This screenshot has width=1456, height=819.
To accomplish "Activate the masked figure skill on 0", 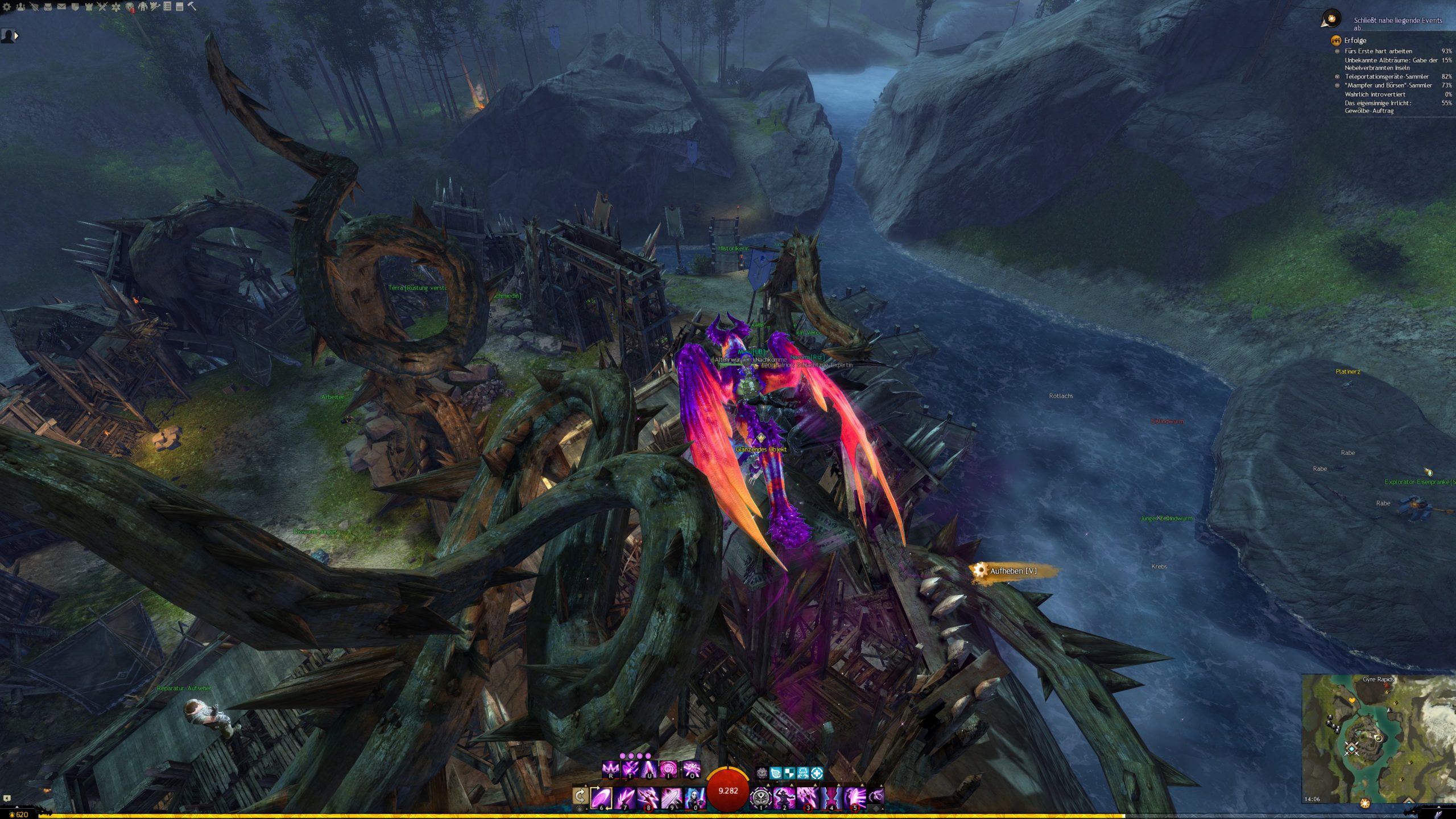I will 694,797.
